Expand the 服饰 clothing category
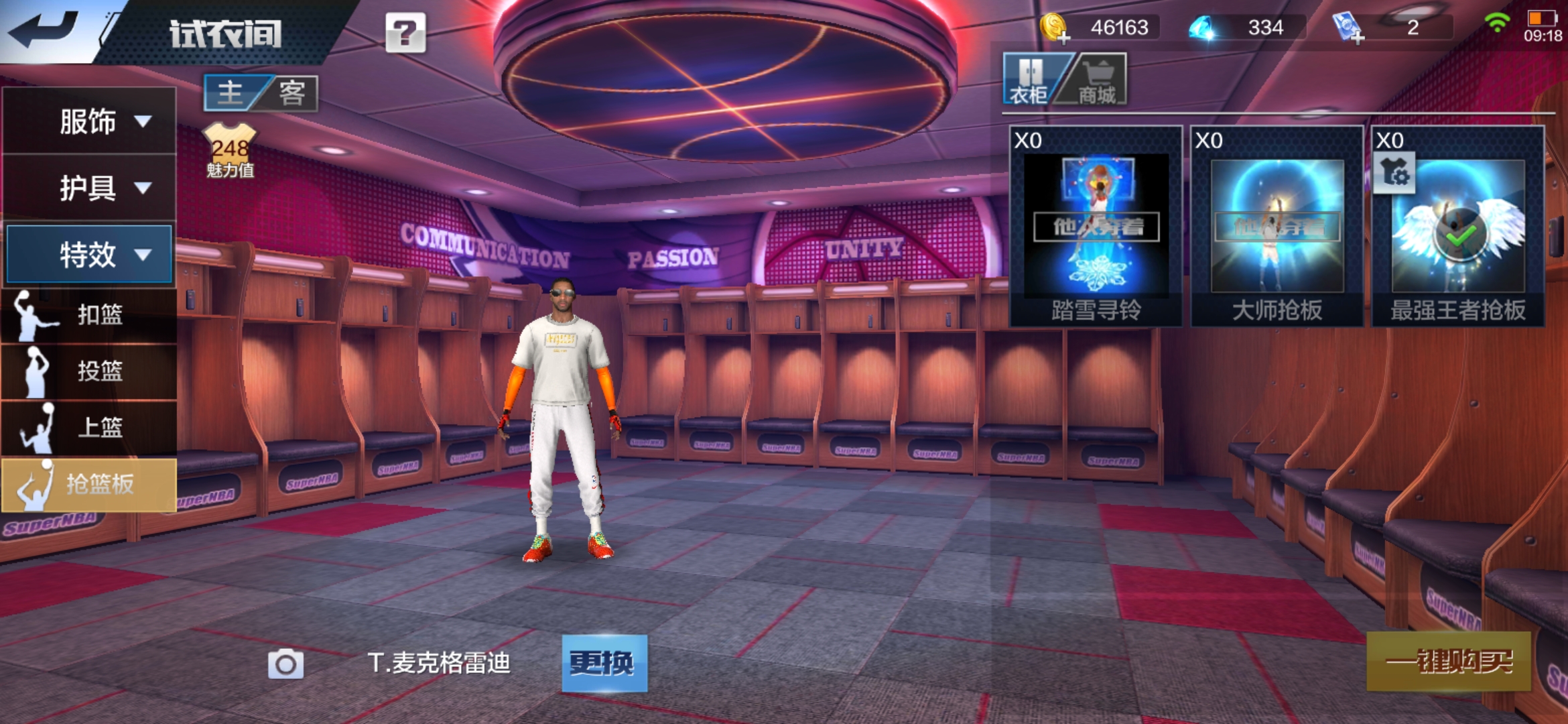The width and height of the screenshot is (1568, 724). pyautogui.click(x=89, y=121)
